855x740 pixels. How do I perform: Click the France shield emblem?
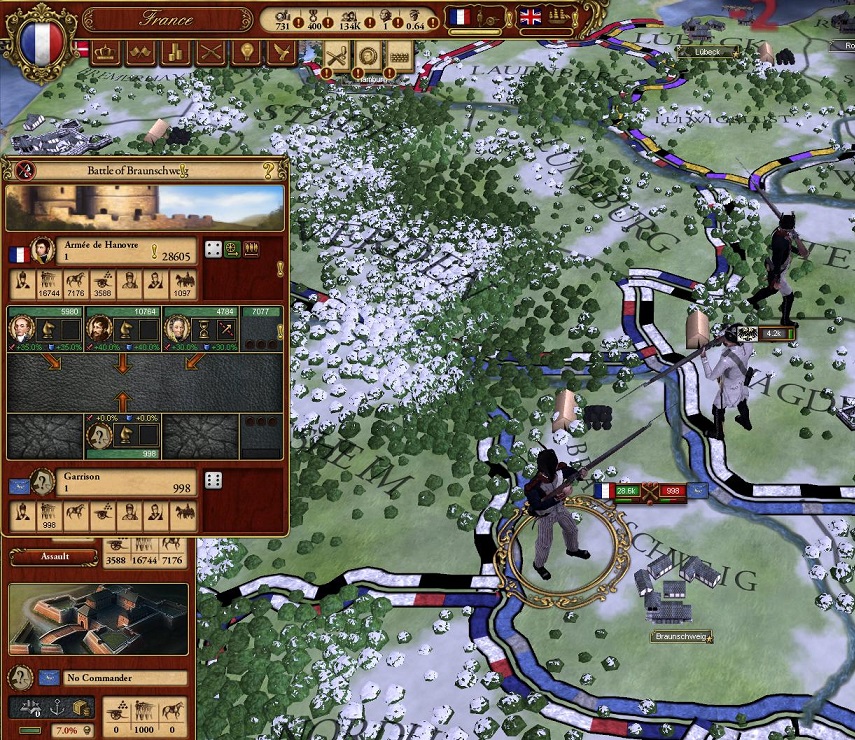(42, 41)
